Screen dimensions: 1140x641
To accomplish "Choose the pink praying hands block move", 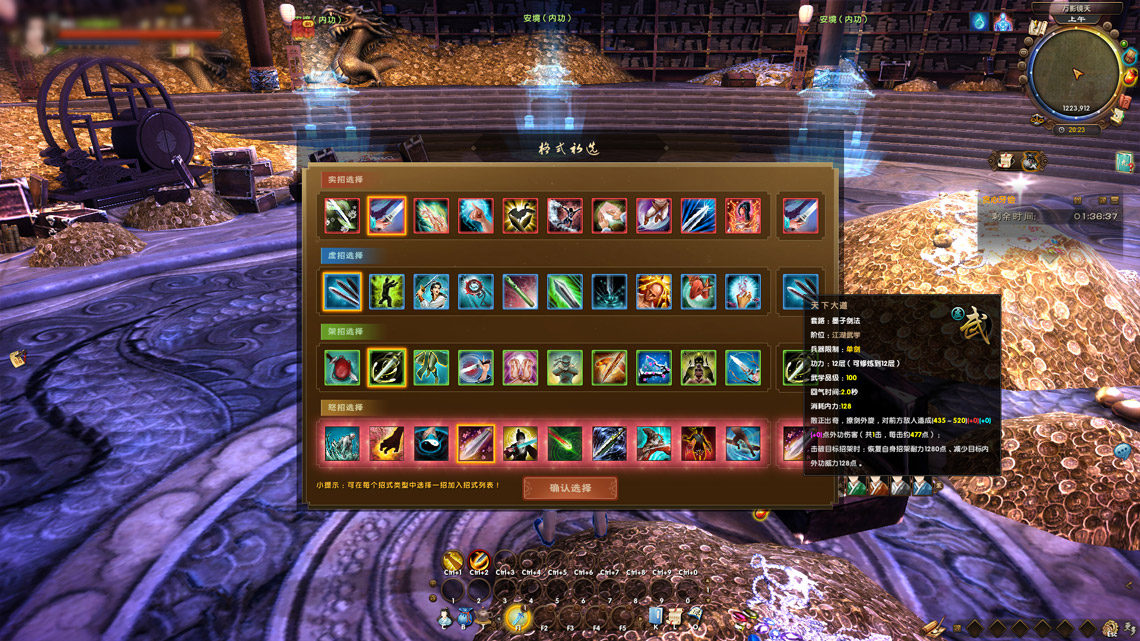I will click(x=520, y=368).
